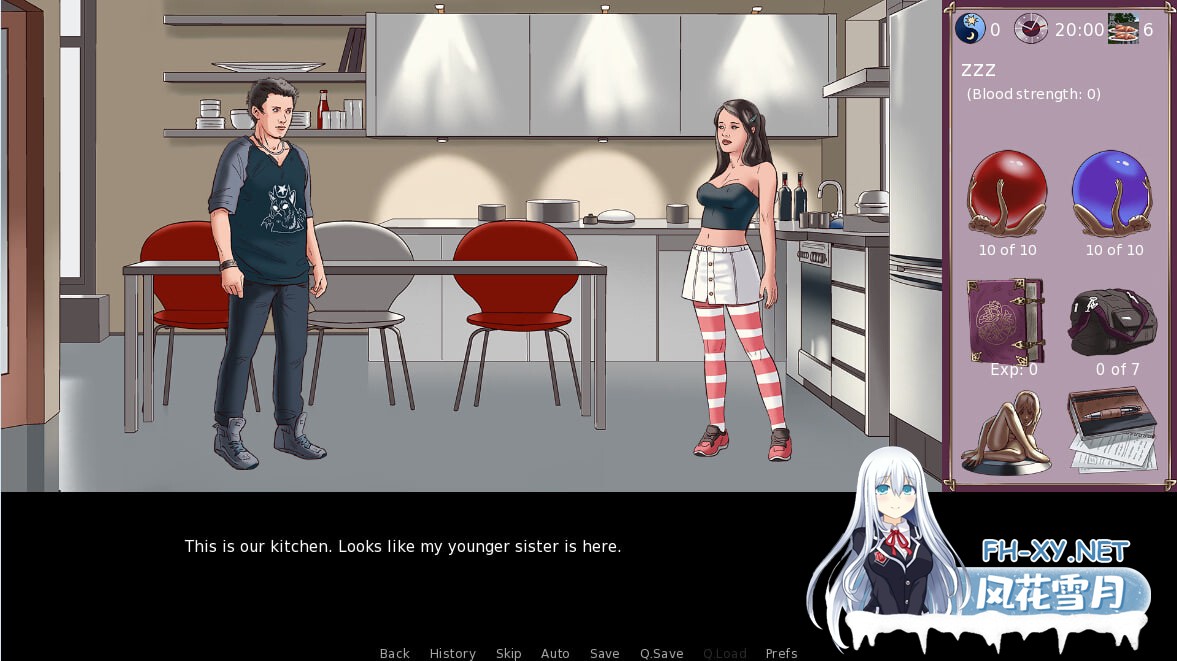Open the notebook and papers journal
Viewport: 1177px width, 661px height.
(x=1112, y=430)
